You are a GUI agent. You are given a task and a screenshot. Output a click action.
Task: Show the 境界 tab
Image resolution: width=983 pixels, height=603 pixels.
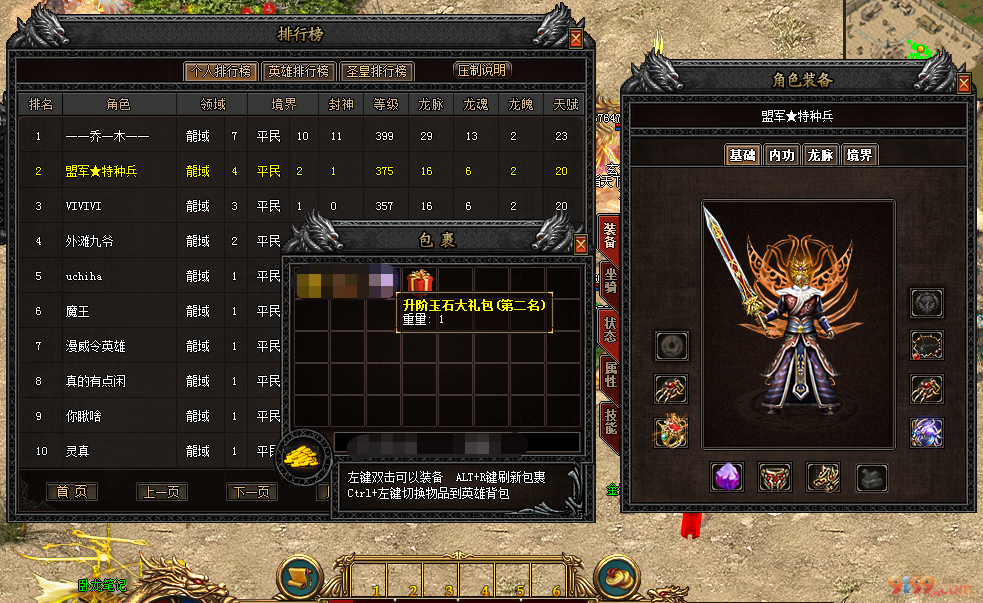point(858,156)
